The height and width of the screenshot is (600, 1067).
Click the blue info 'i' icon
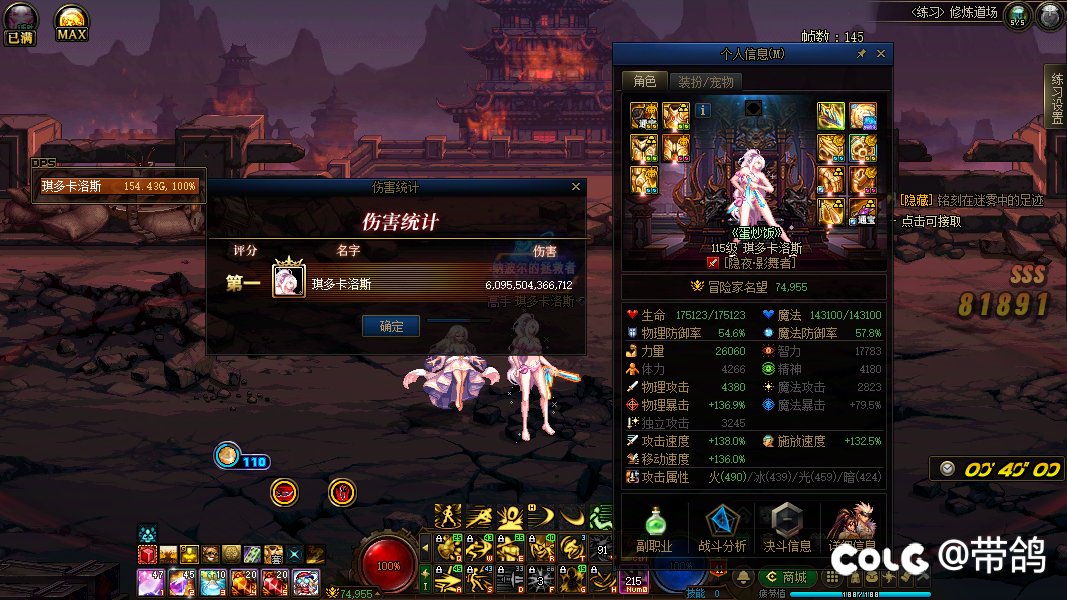(x=704, y=110)
